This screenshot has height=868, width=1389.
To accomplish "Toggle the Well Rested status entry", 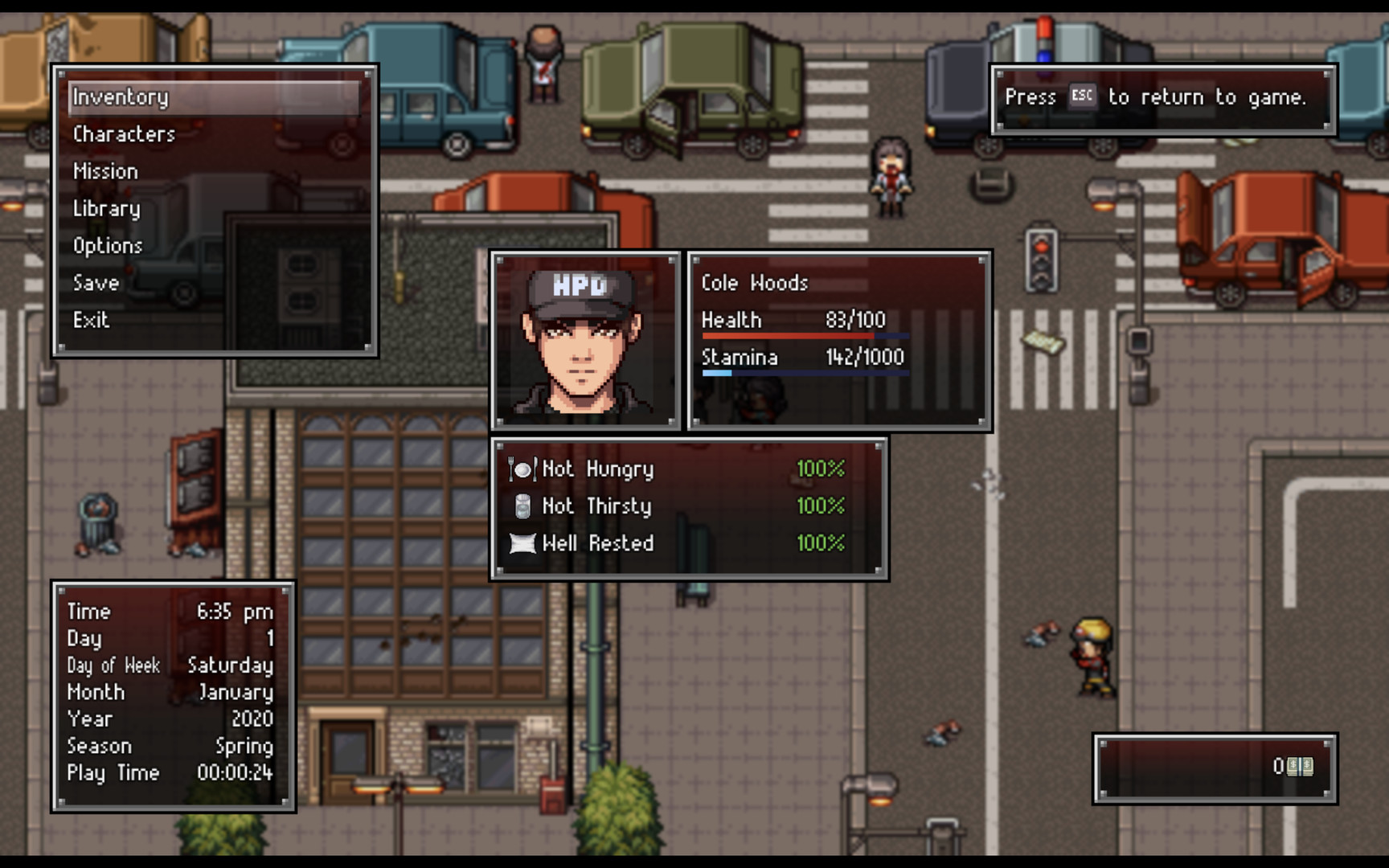I will [x=599, y=544].
